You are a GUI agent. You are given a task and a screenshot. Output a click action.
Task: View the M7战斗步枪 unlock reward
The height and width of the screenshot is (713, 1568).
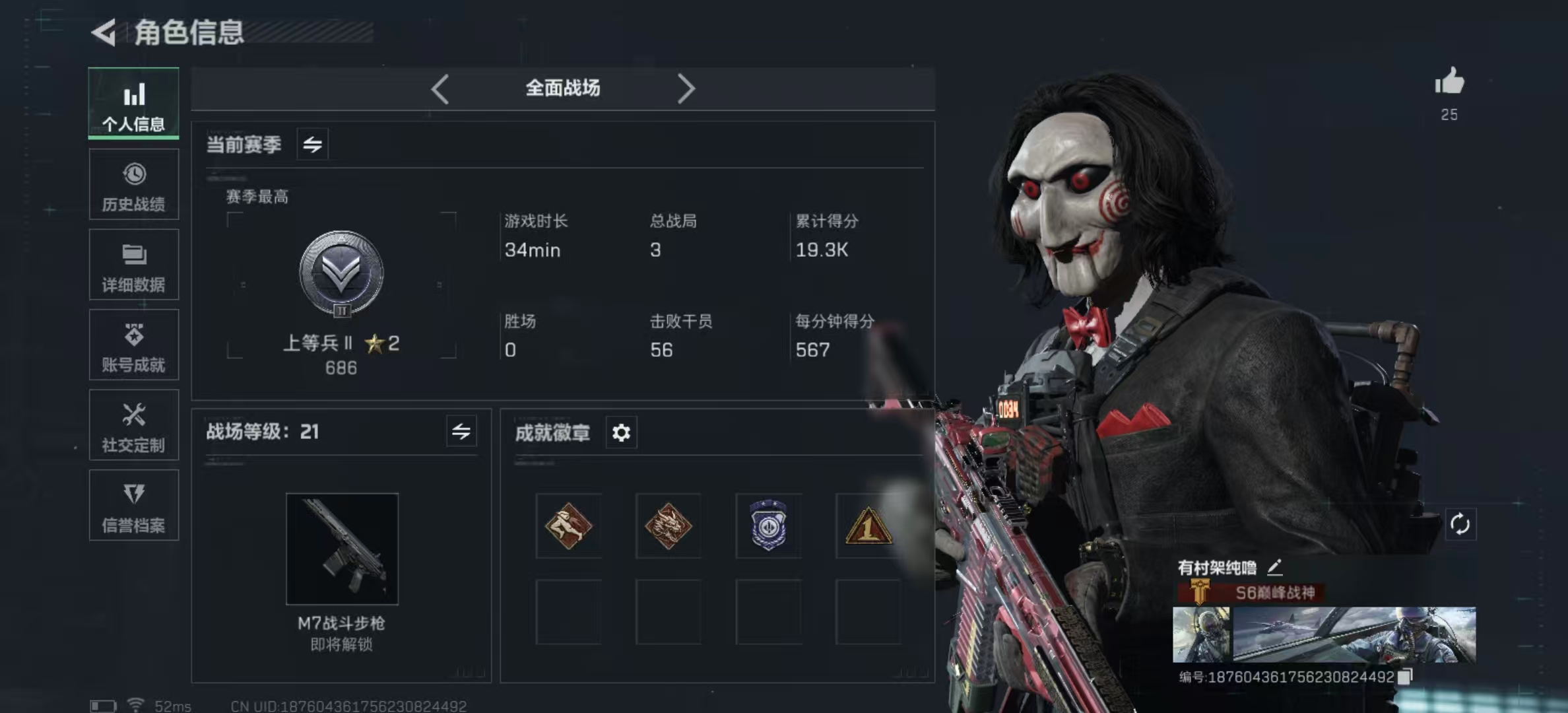pyautogui.click(x=342, y=549)
